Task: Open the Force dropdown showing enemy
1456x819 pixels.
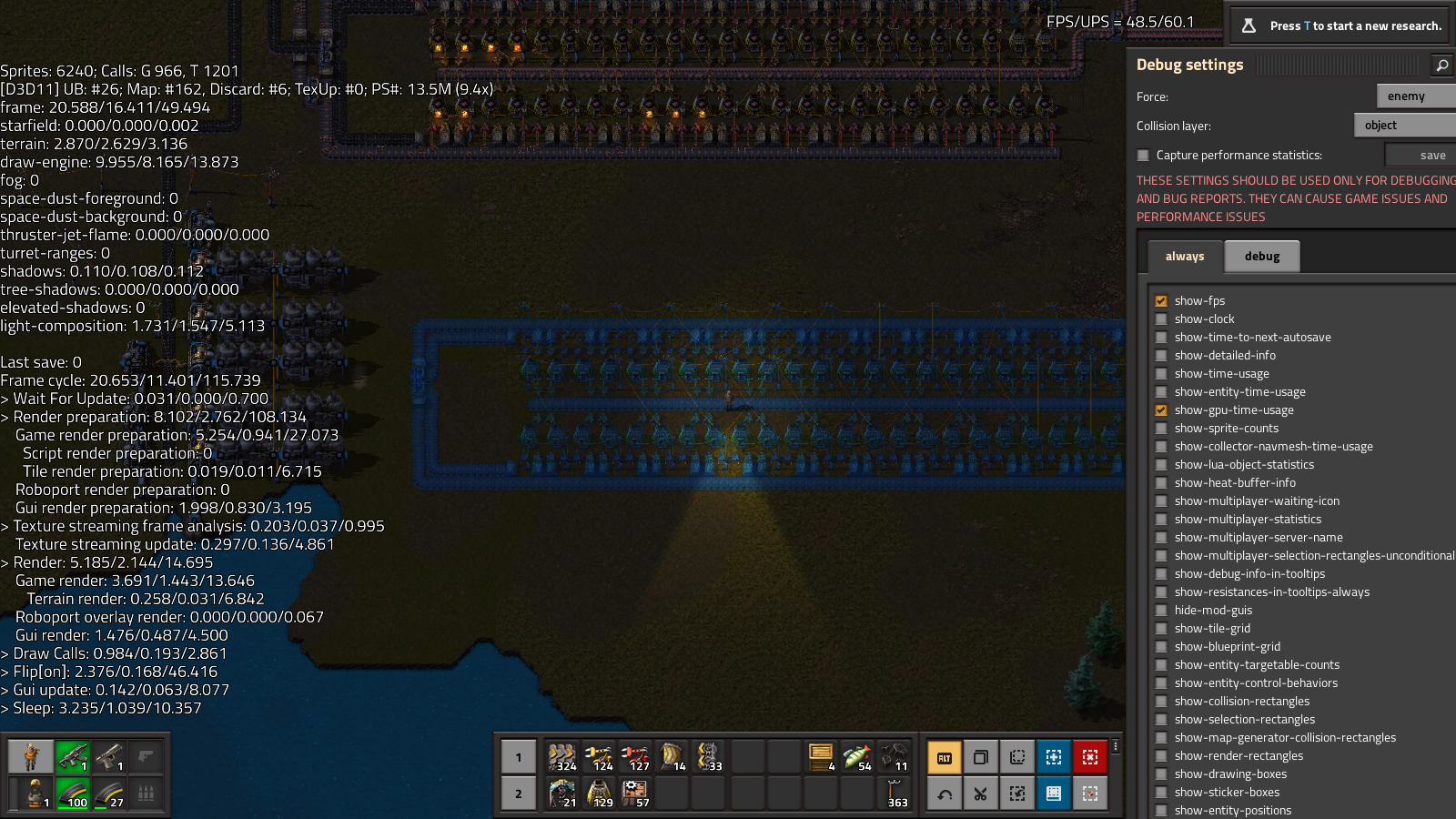Action: [1415, 96]
